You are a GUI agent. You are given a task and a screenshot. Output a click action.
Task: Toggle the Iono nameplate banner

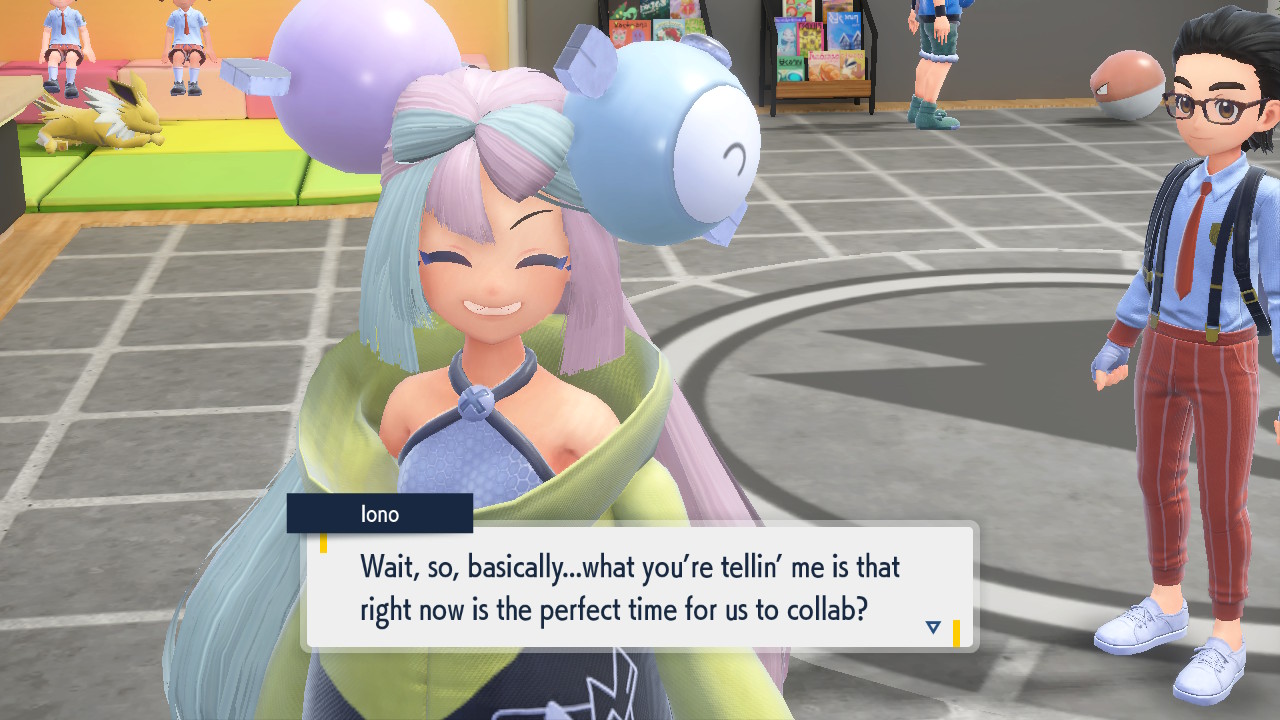tap(380, 513)
